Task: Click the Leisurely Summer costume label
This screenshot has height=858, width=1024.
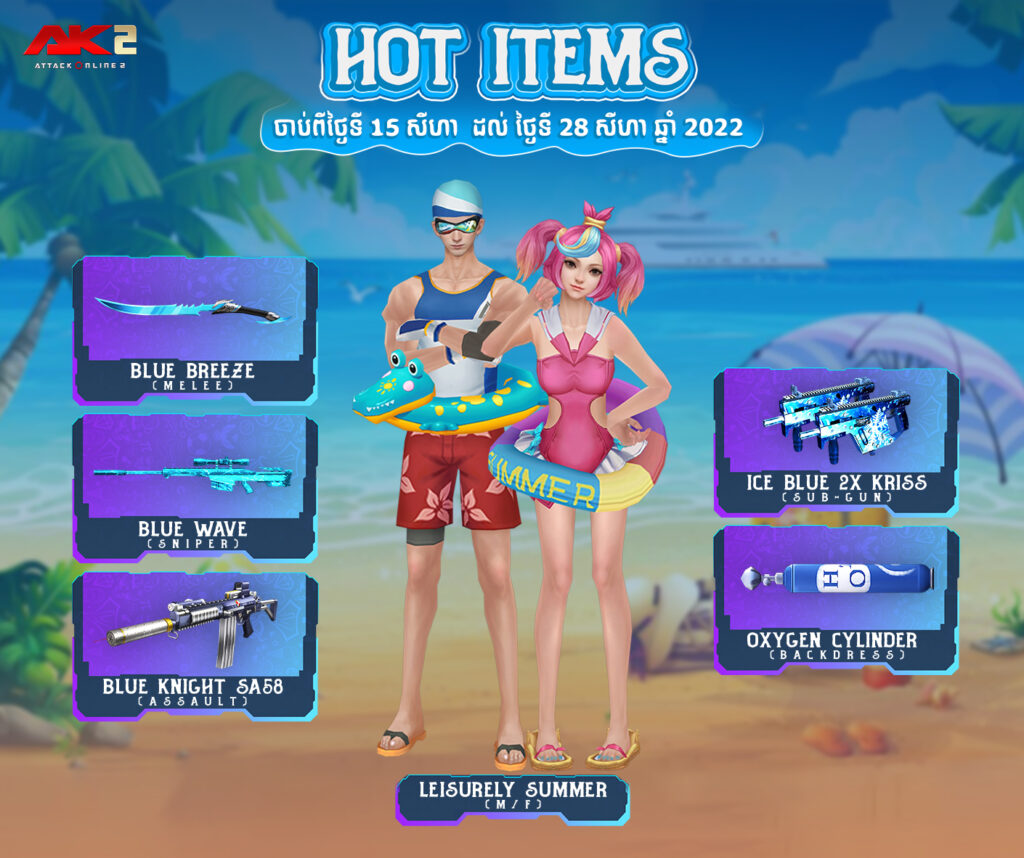Action: click(x=513, y=797)
